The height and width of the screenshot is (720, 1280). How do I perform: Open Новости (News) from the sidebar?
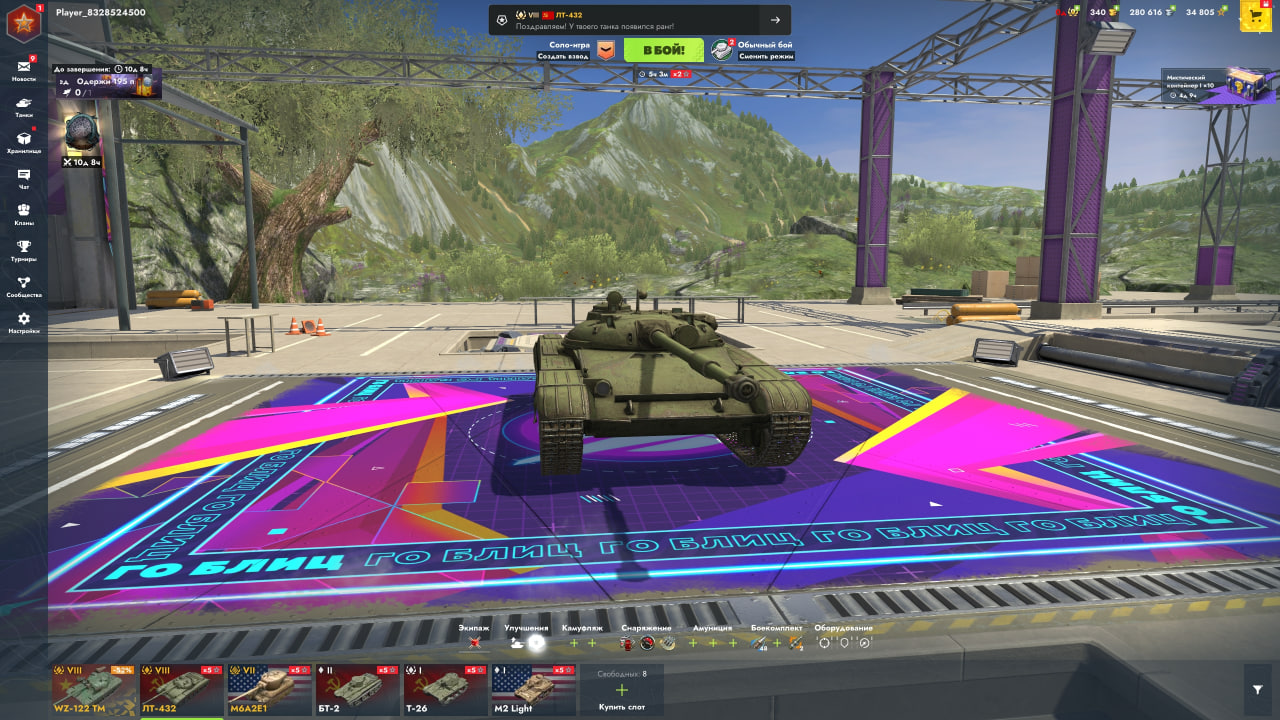[x=24, y=69]
